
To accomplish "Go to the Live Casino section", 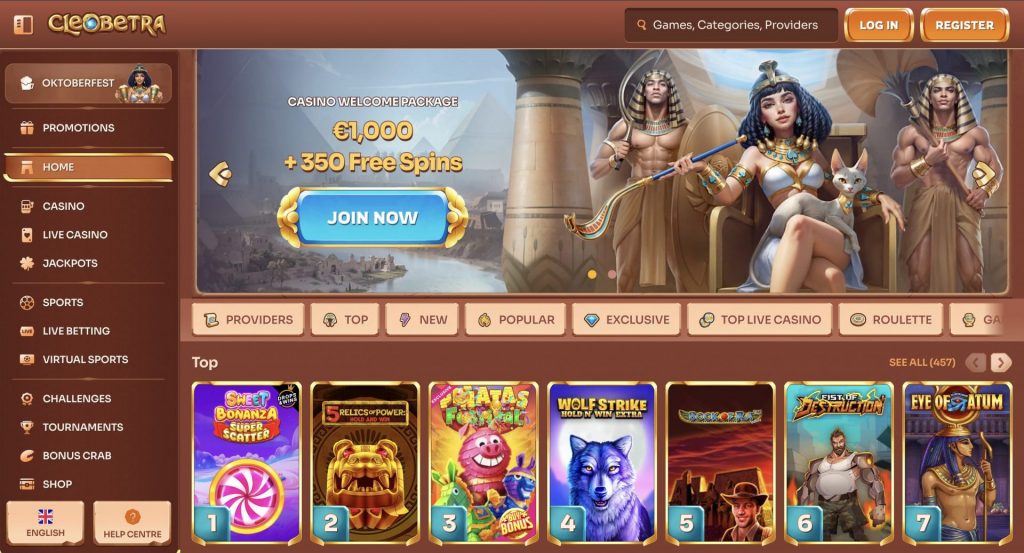I will 75,235.
